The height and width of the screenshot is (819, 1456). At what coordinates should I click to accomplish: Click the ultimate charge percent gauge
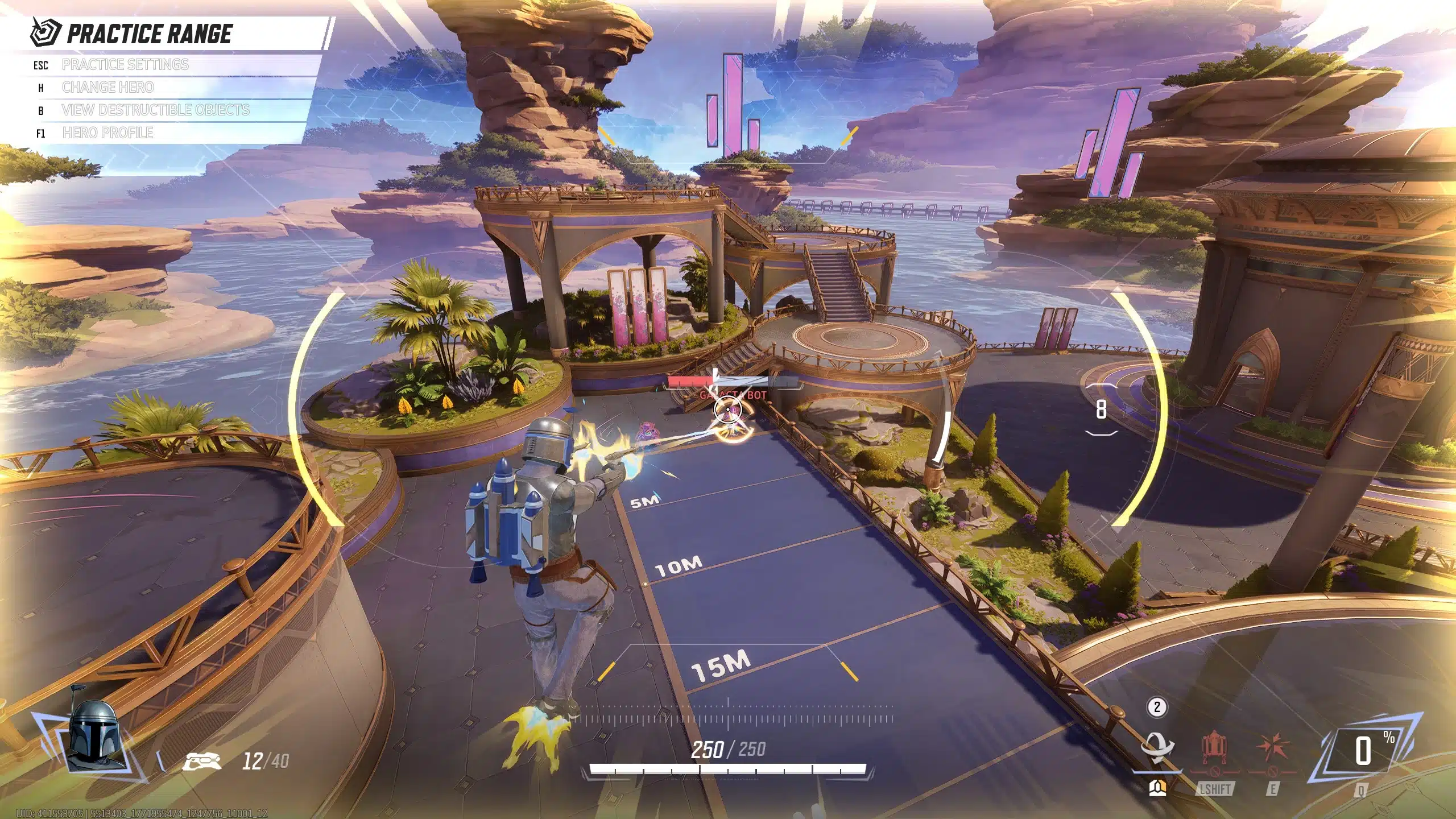1363,752
